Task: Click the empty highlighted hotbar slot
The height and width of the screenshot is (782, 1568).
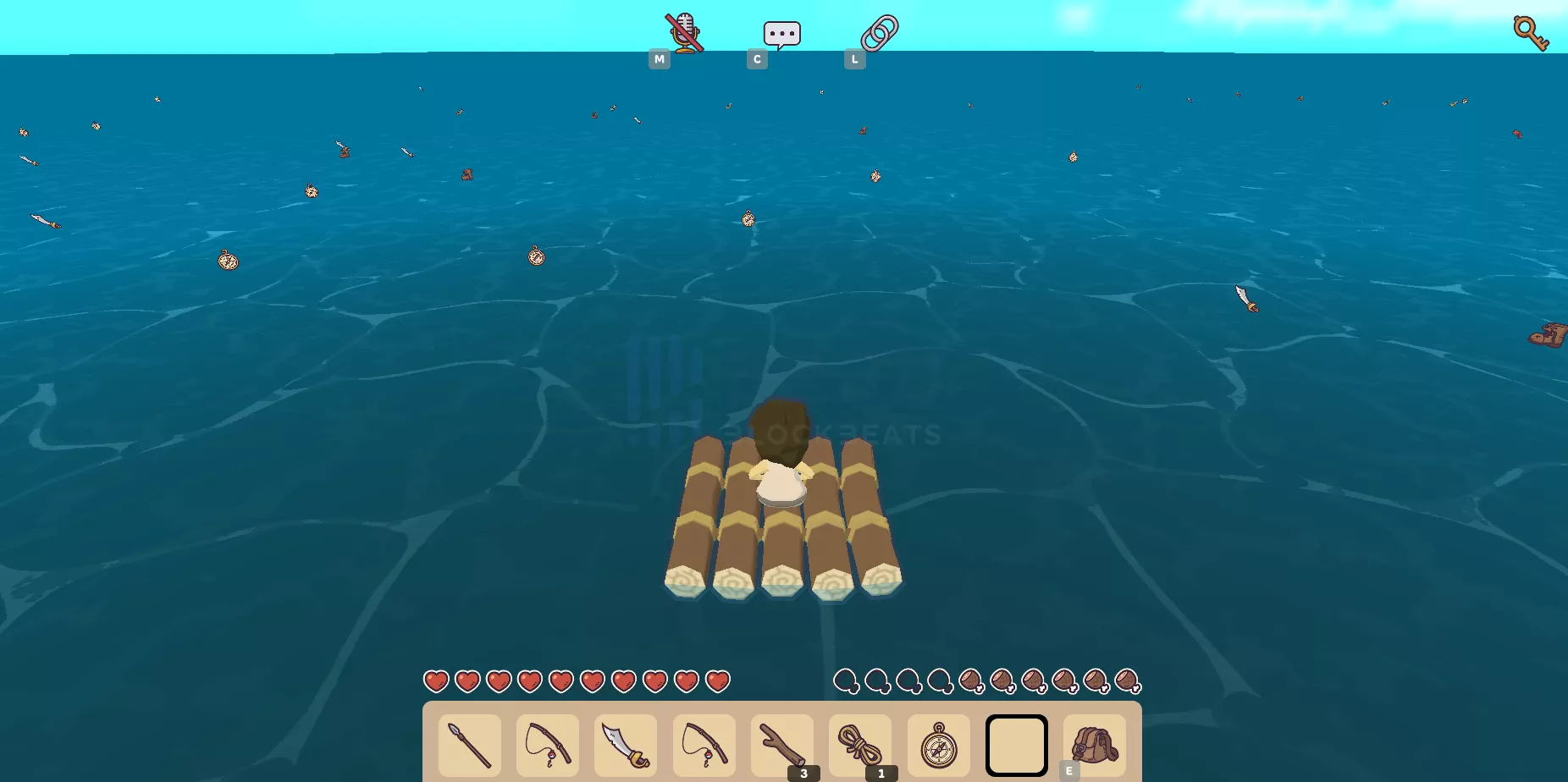Action: coord(1016,745)
